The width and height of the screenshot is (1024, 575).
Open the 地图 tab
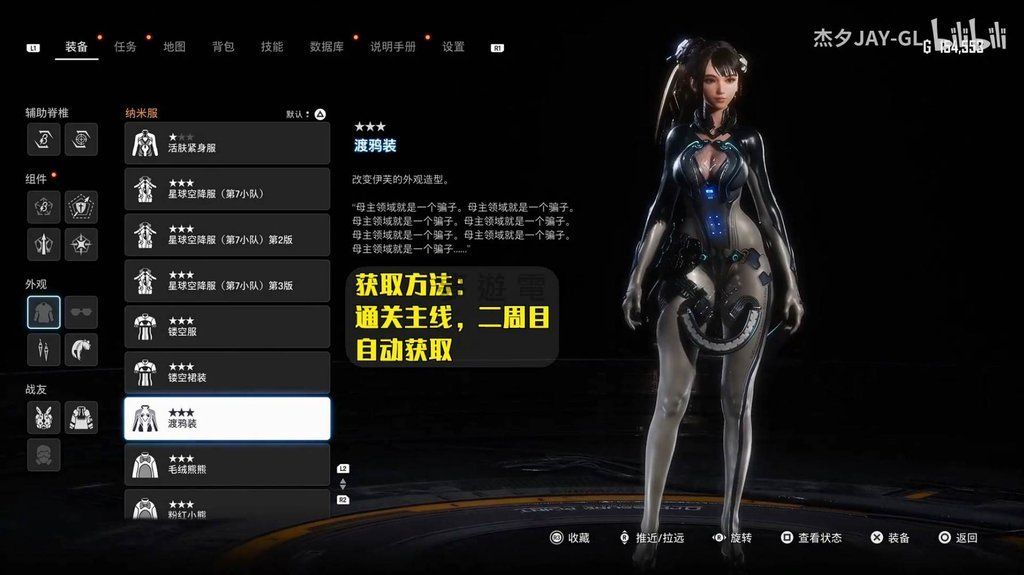174,47
